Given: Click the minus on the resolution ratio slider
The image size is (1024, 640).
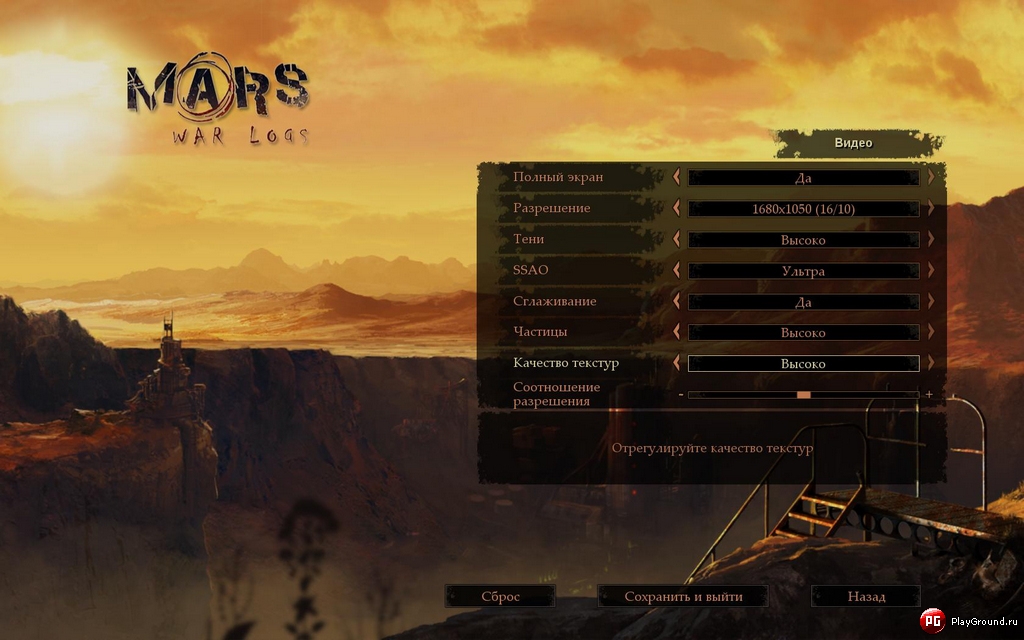Looking at the screenshot, I should point(681,395).
